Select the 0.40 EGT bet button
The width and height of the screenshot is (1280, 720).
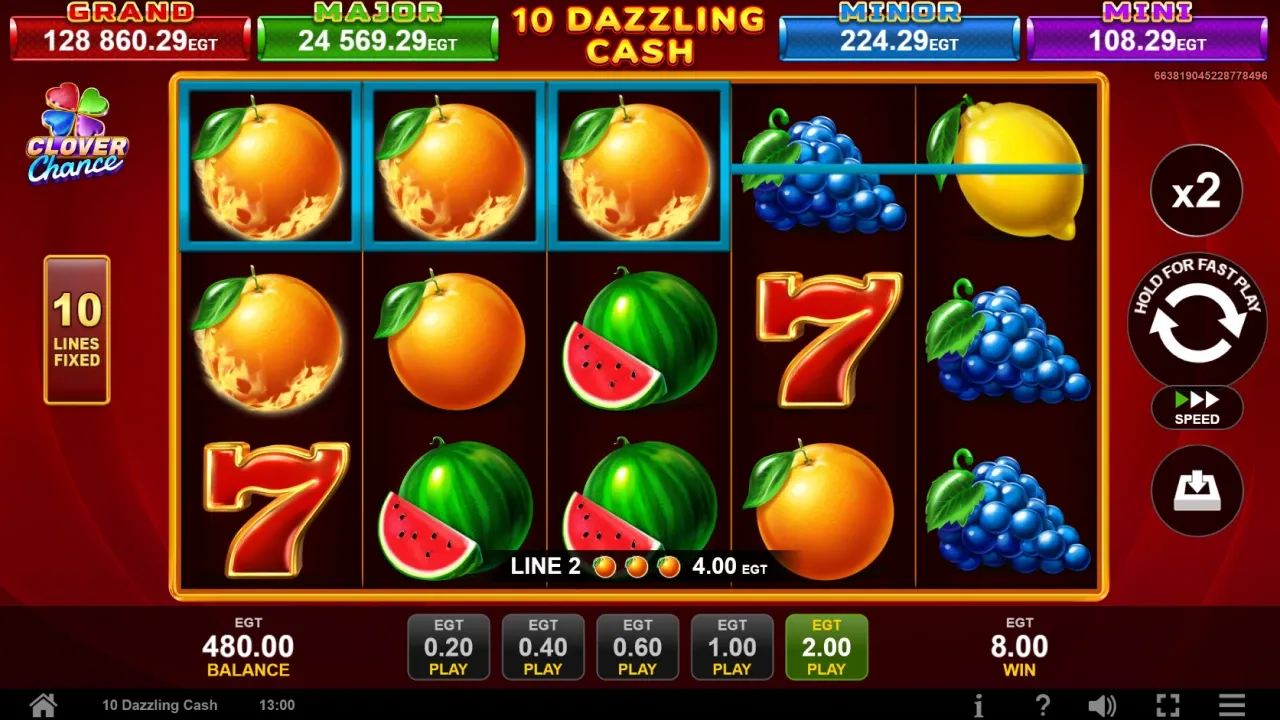click(543, 647)
